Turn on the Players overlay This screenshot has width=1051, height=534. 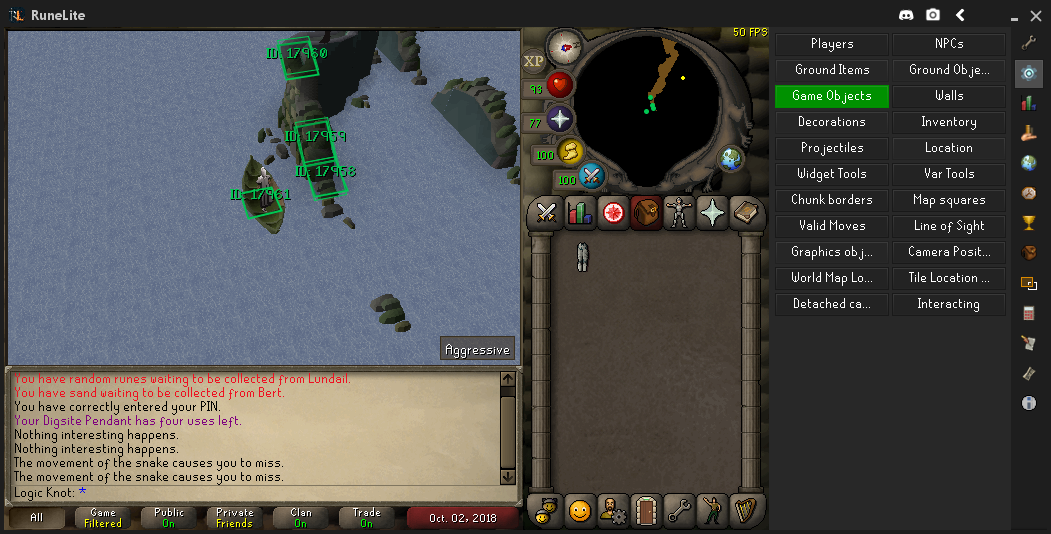(x=831, y=44)
